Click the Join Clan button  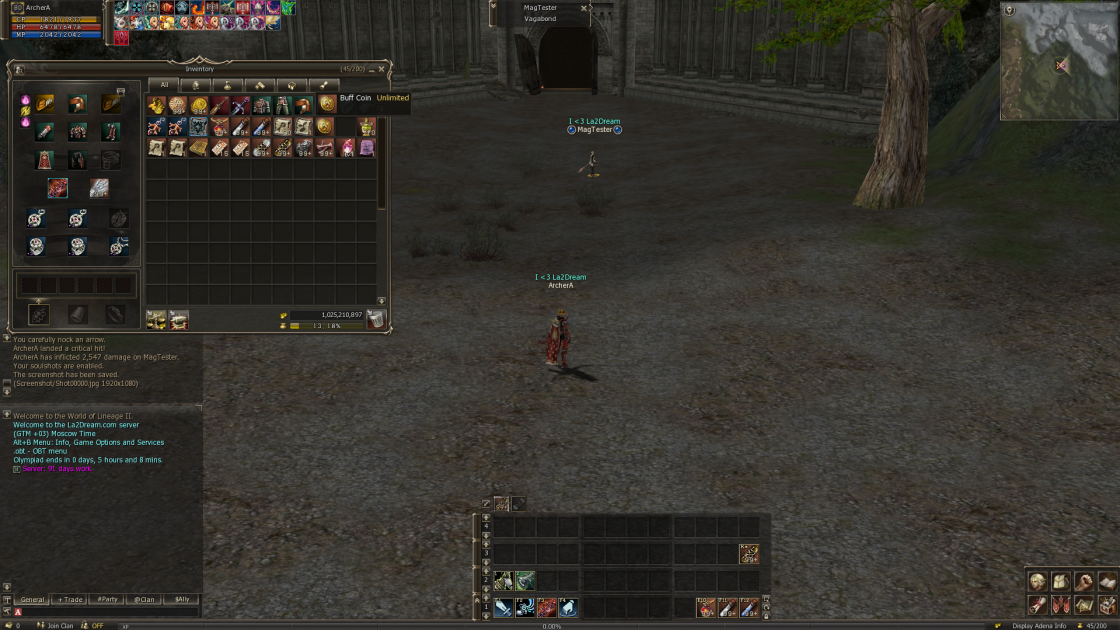[60, 625]
